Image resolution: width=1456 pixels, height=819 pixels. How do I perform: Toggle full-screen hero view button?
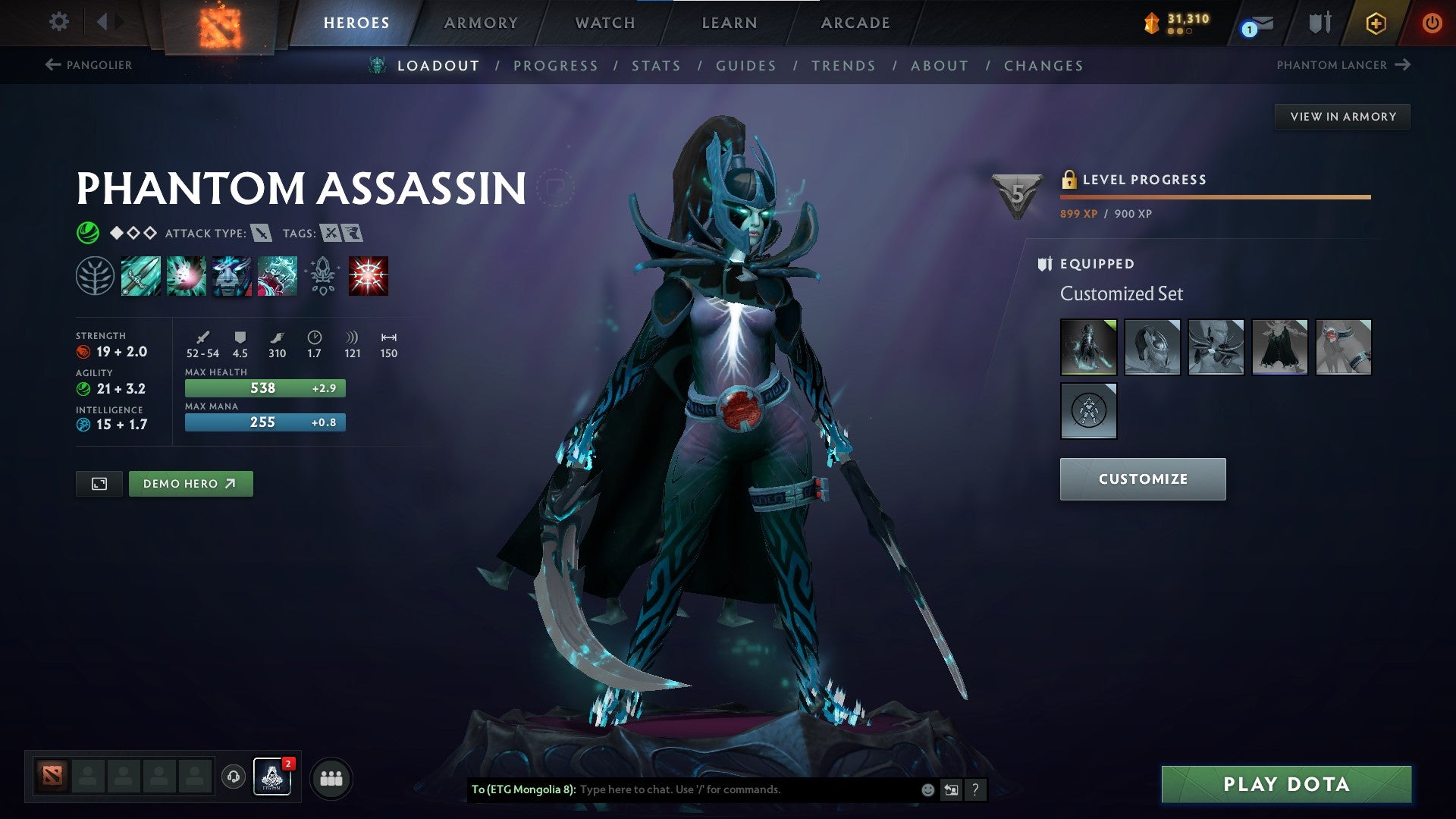point(99,484)
